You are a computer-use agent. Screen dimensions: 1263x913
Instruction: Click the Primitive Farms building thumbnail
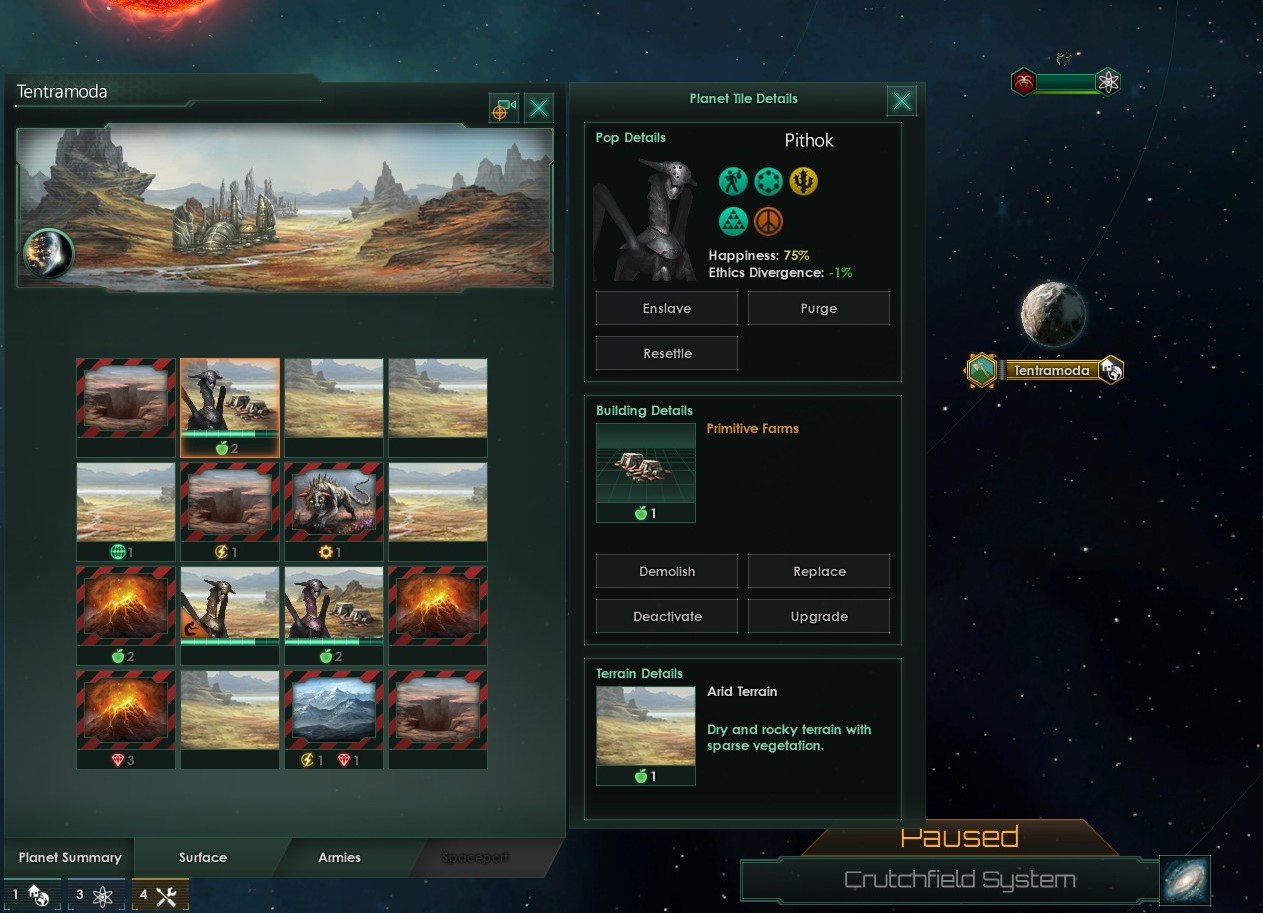coord(645,464)
